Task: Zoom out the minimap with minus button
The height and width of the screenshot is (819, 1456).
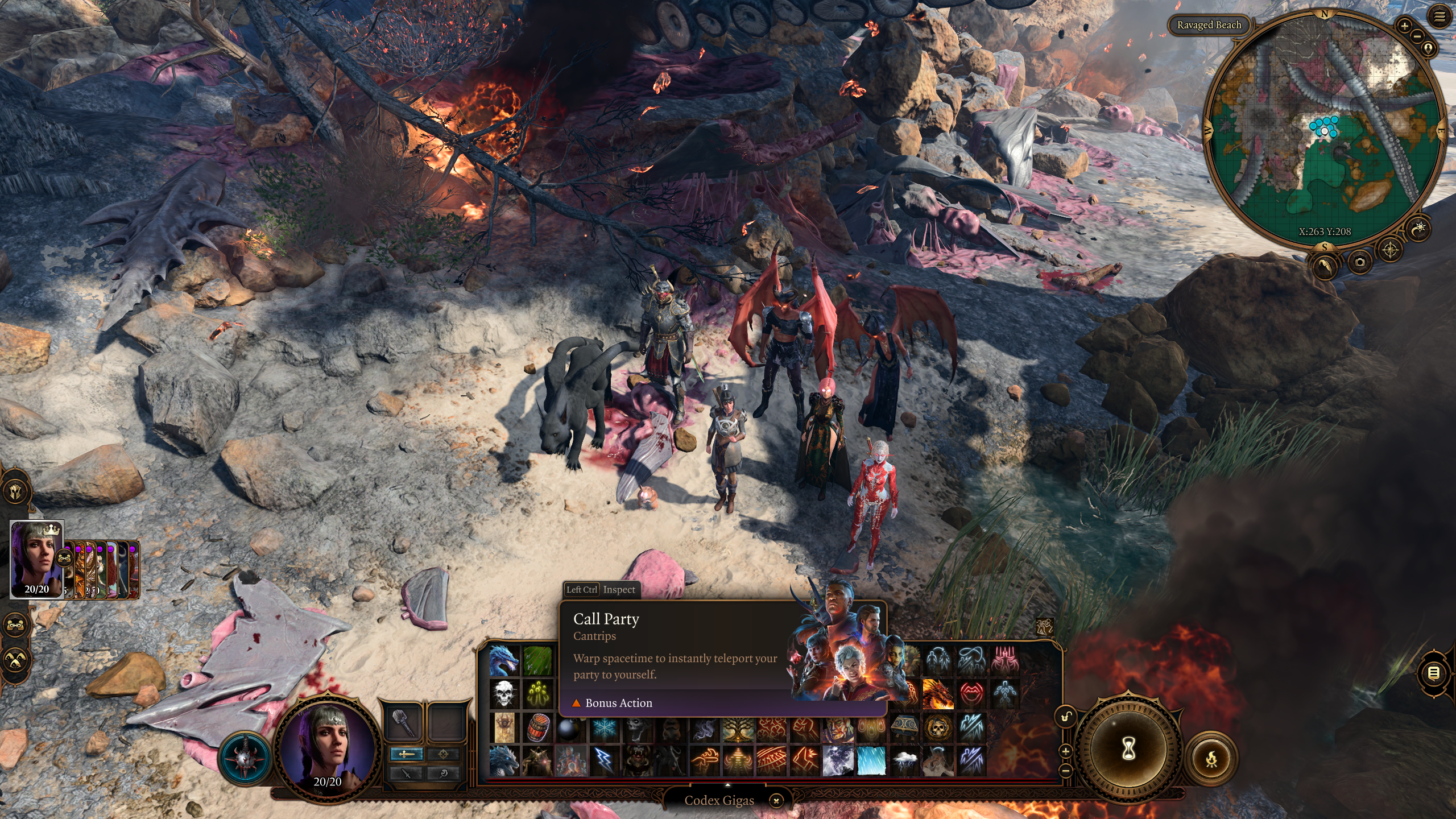Action: tap(1417, 36)
